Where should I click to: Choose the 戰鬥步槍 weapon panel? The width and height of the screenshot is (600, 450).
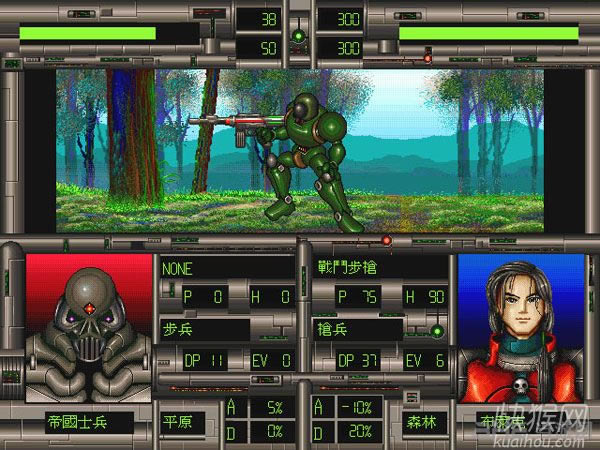(377, 268)
